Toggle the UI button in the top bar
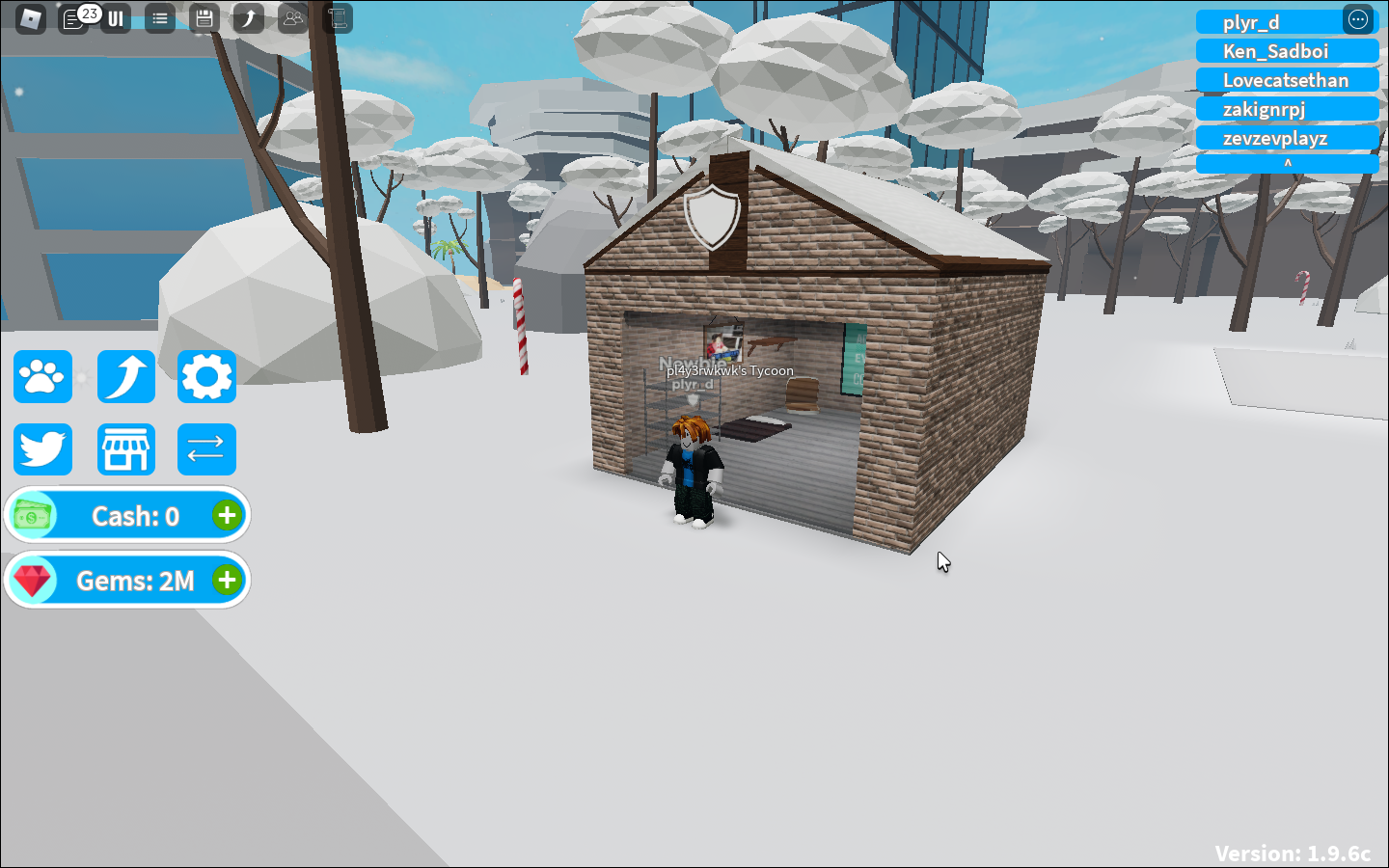The width and height of the screenshot is (1389, 868). tap(115, 19)
